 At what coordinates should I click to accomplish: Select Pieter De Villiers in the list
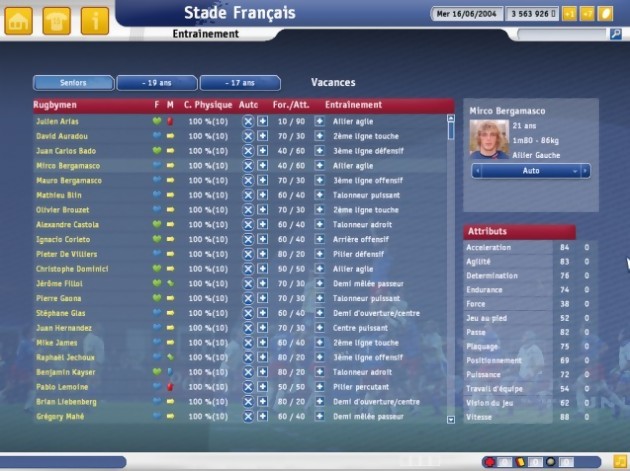(x=65, y=255)
